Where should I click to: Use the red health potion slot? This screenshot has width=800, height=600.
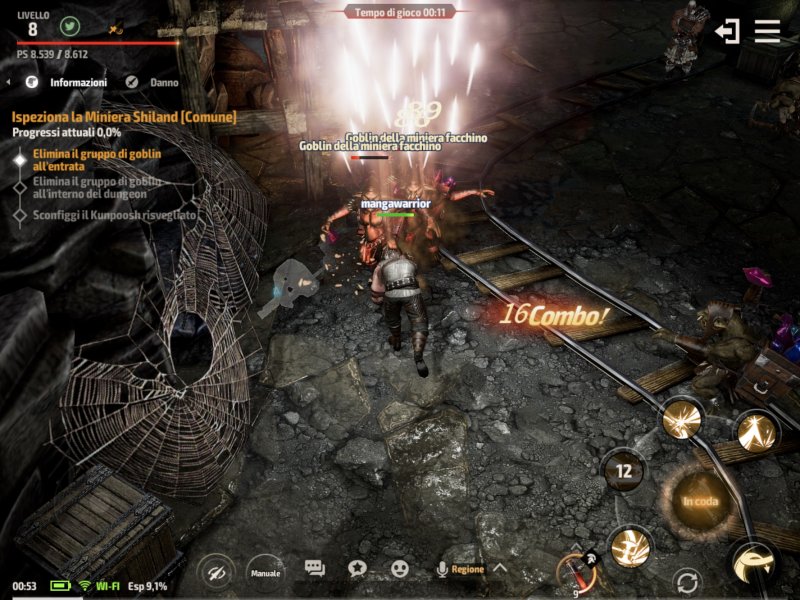pyautogui.click(x=575, y=573)
